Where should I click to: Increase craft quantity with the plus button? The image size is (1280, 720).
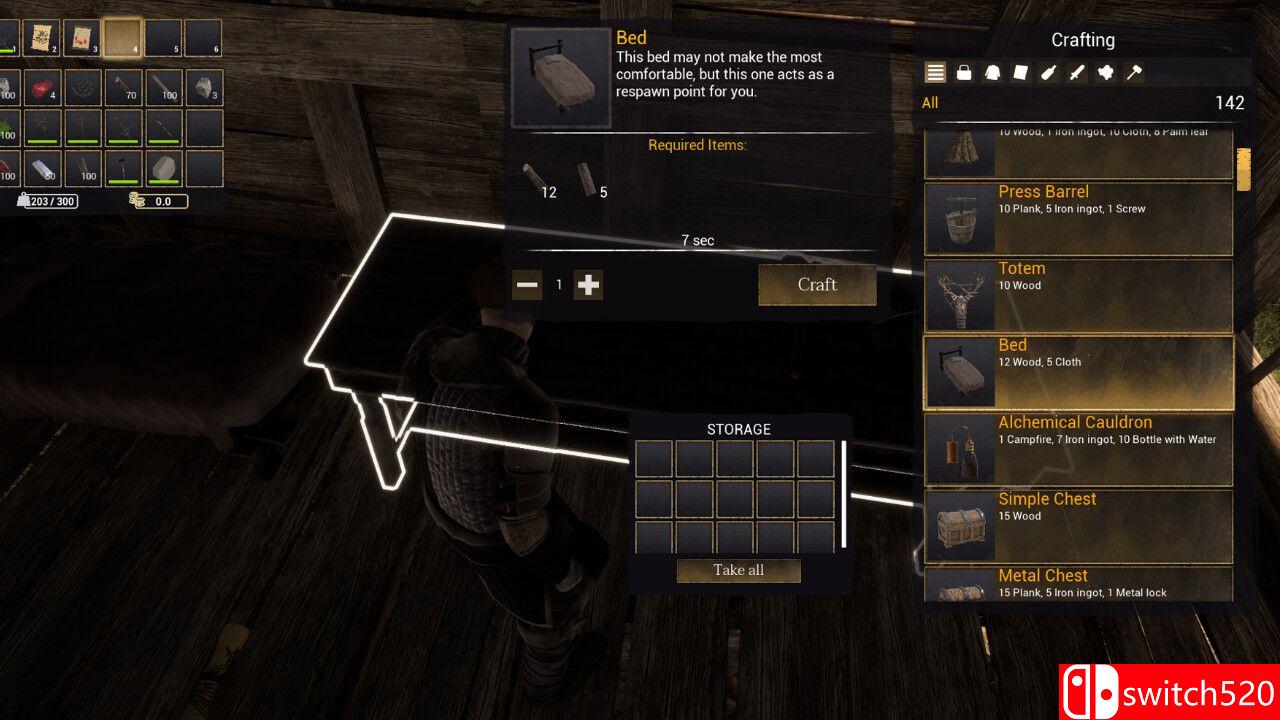pos(589,285)
